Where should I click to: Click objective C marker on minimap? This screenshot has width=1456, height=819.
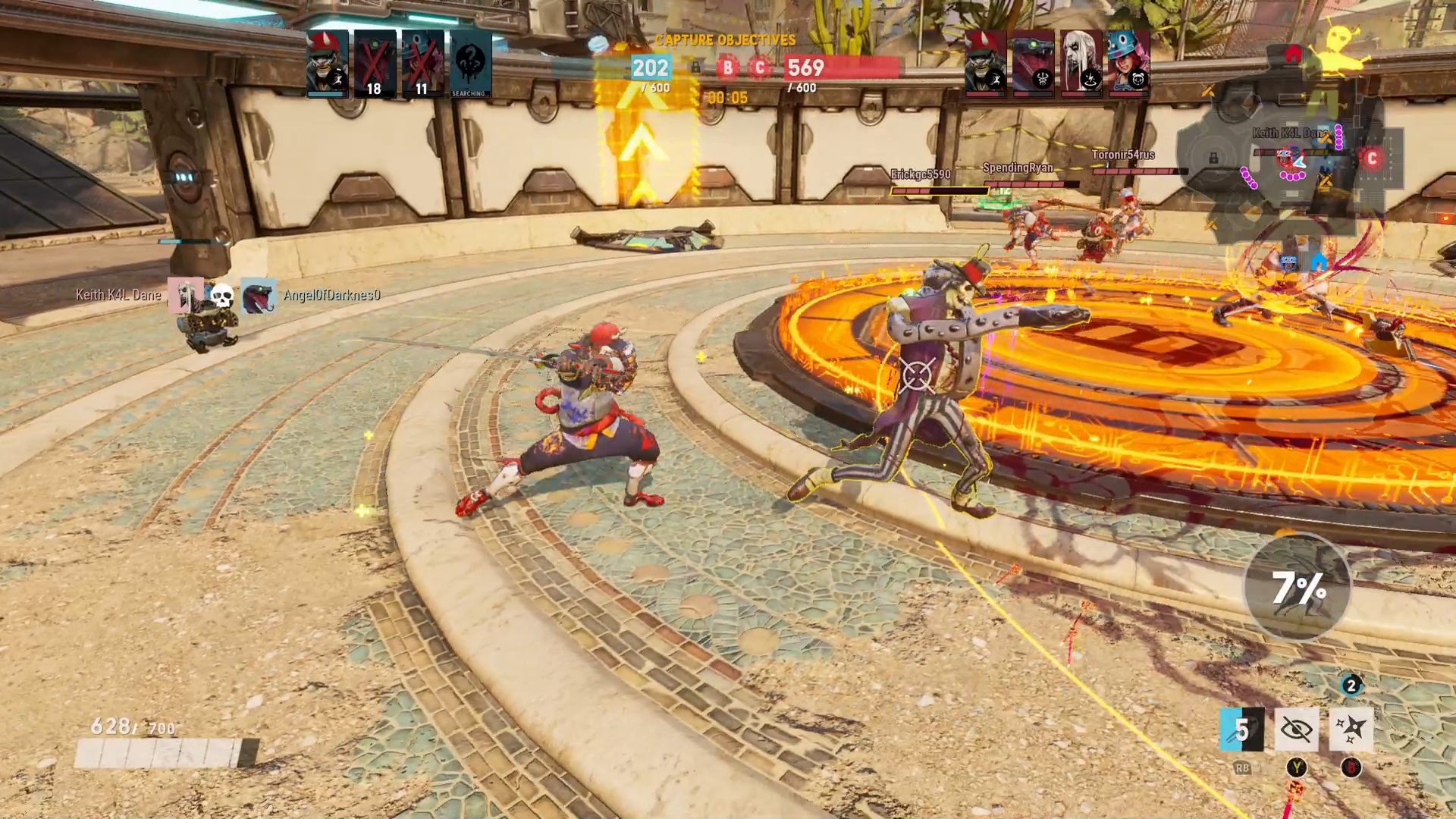pyautogui.click(x=1371, y=158)
